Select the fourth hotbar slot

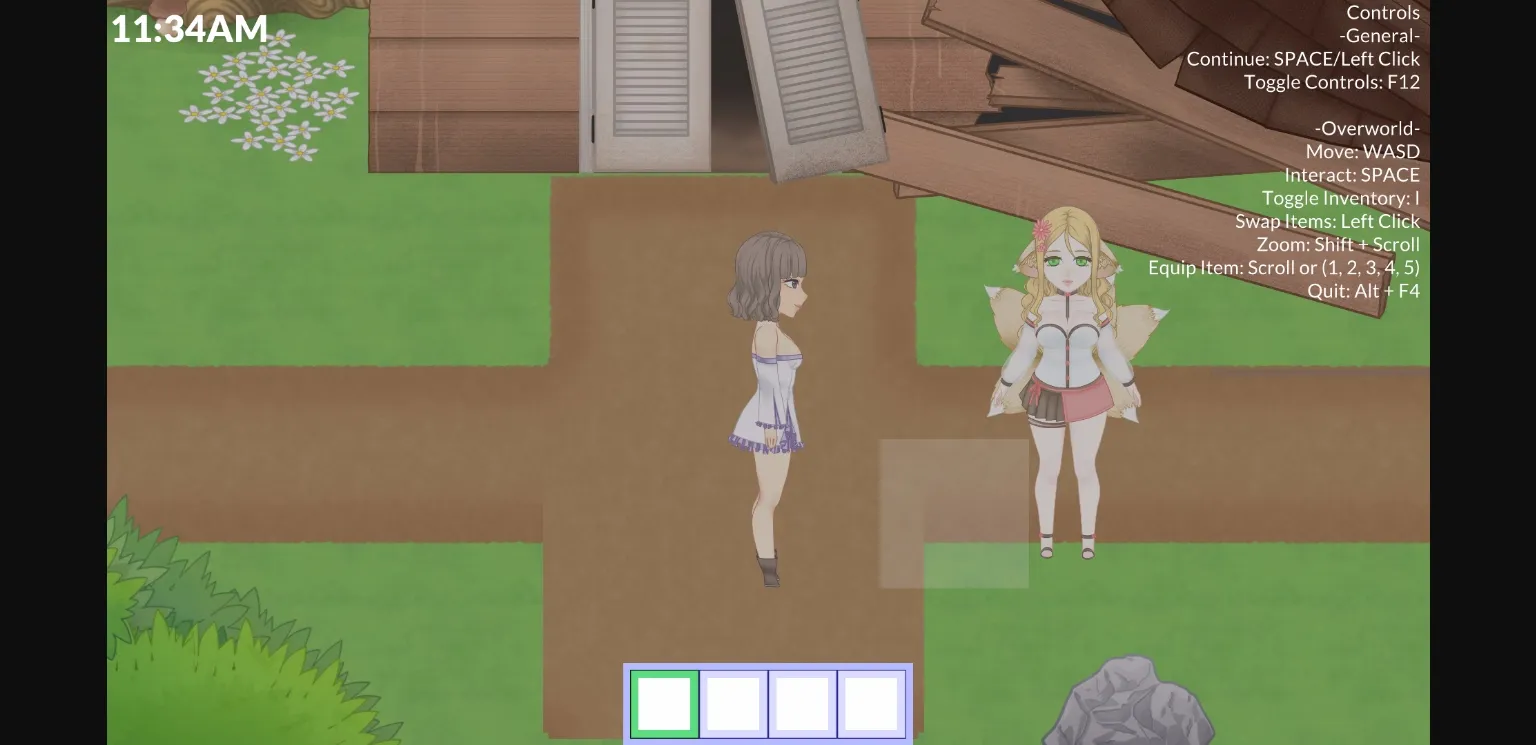click(869, 703)
